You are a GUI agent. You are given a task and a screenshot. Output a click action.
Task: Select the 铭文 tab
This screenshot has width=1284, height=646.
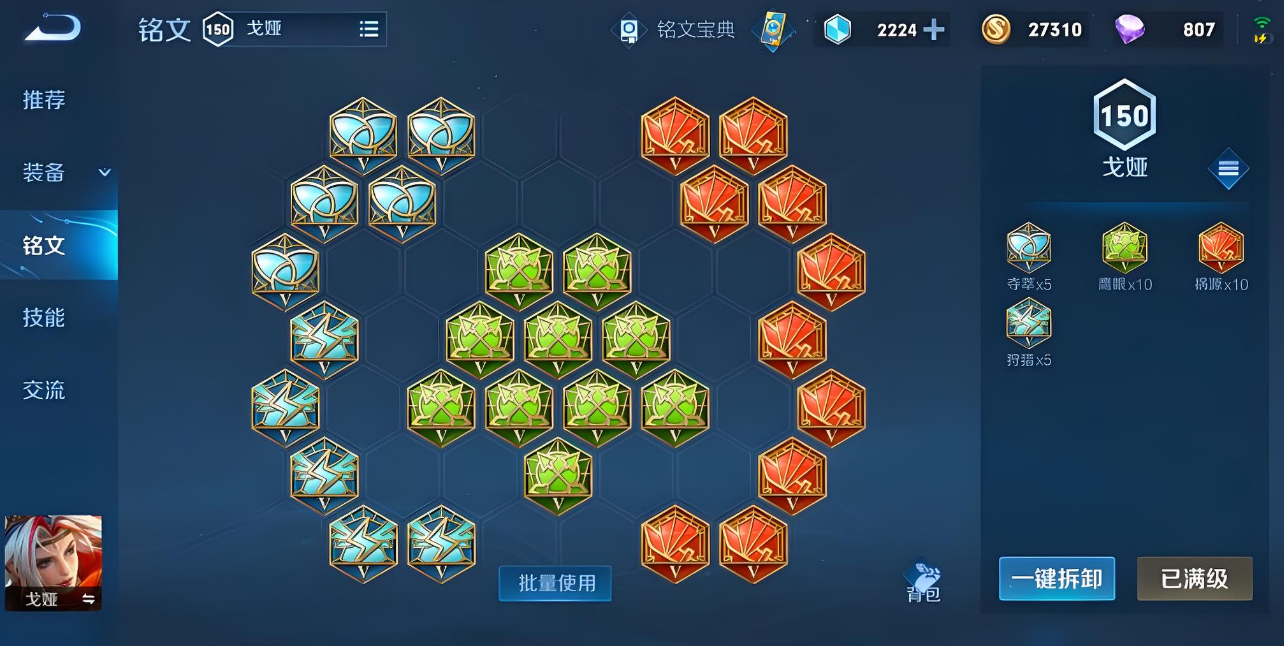pos(45,245)
